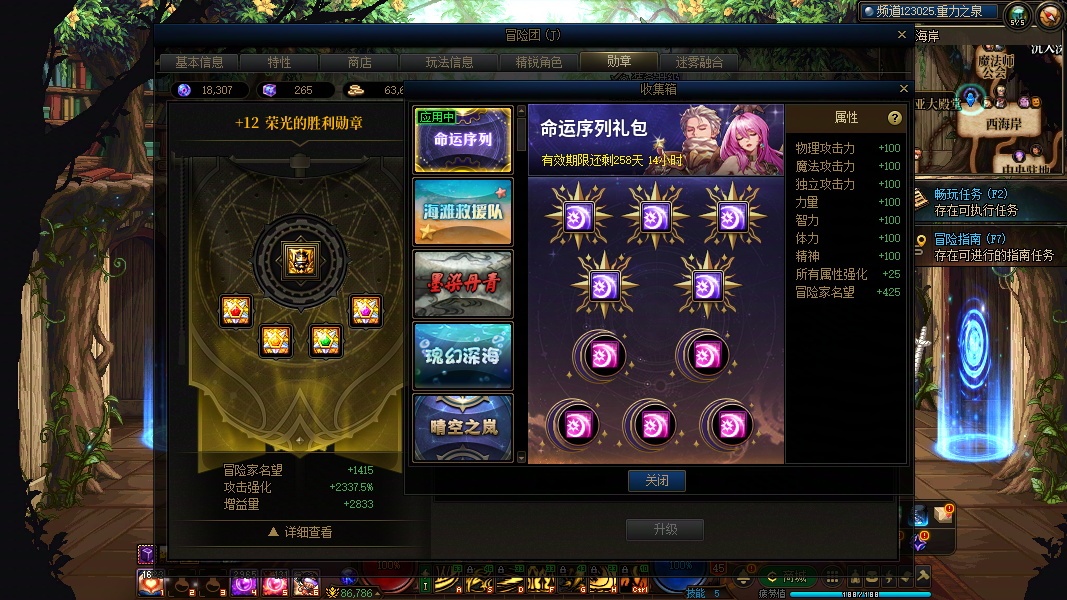Close the 冒险团 window with the X
The image size is (1067, 600).
(x=901, y=35)
